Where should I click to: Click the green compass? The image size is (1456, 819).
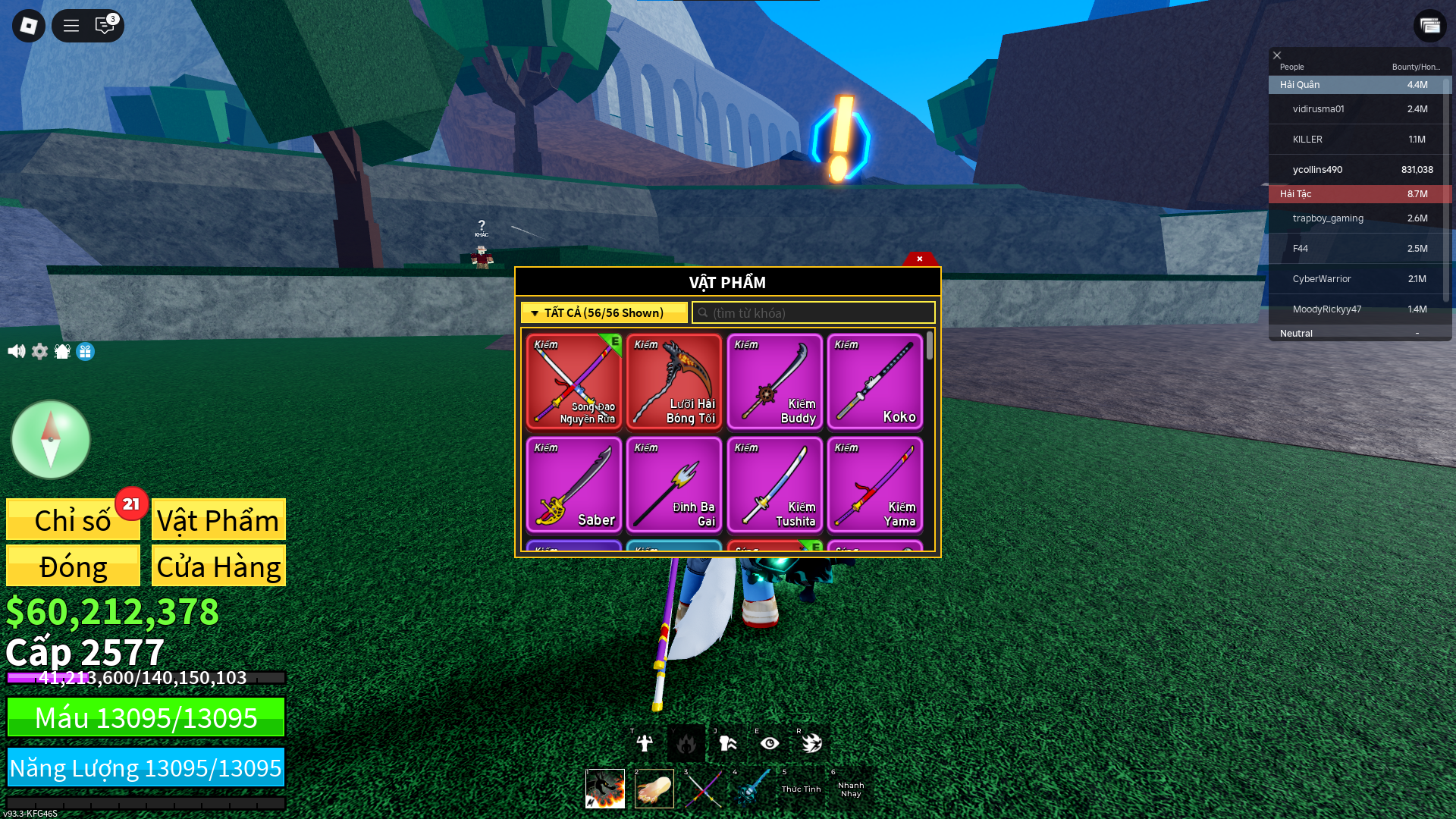(51, 439)
